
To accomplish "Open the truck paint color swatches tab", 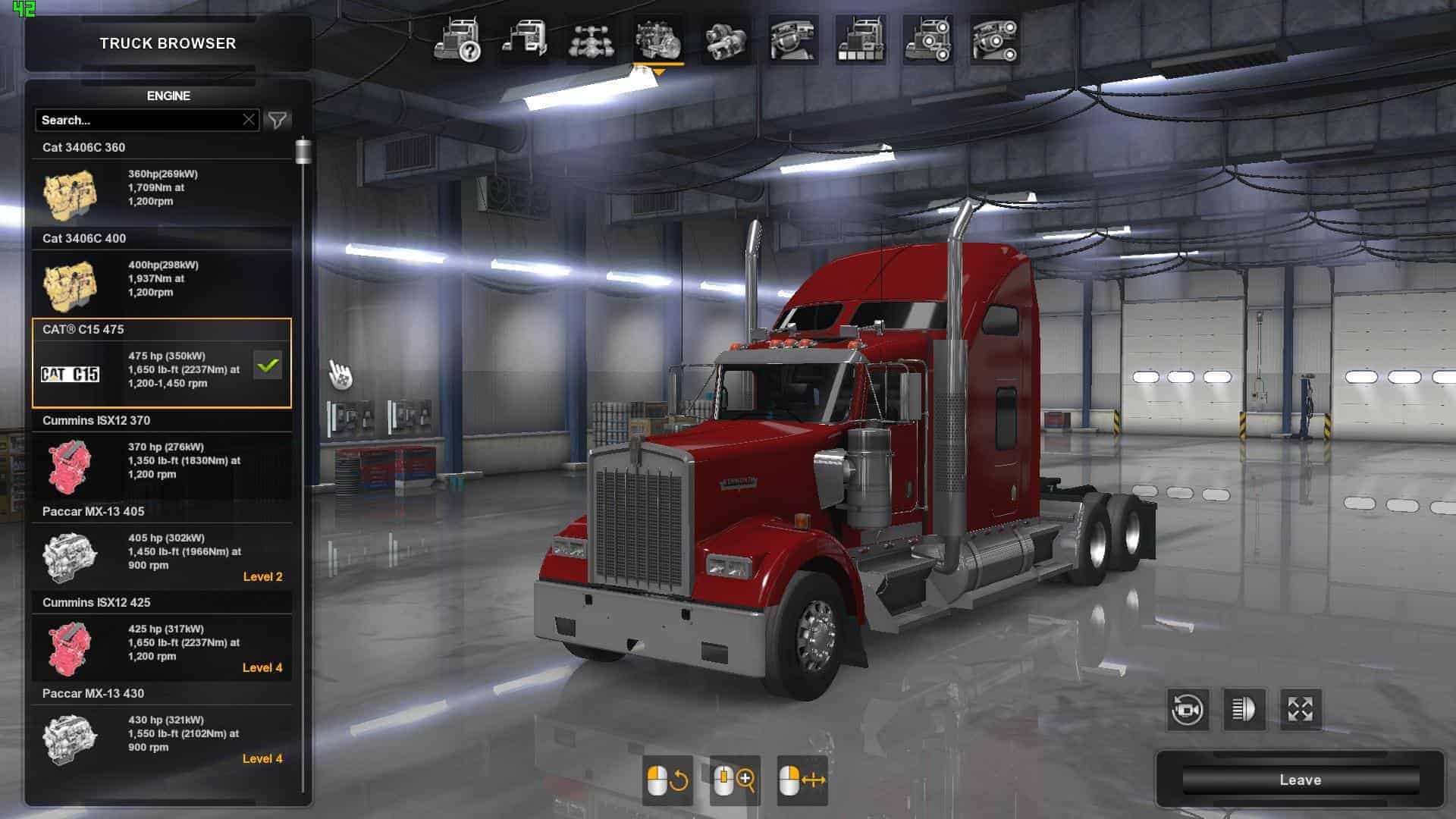I will point(860,40).
